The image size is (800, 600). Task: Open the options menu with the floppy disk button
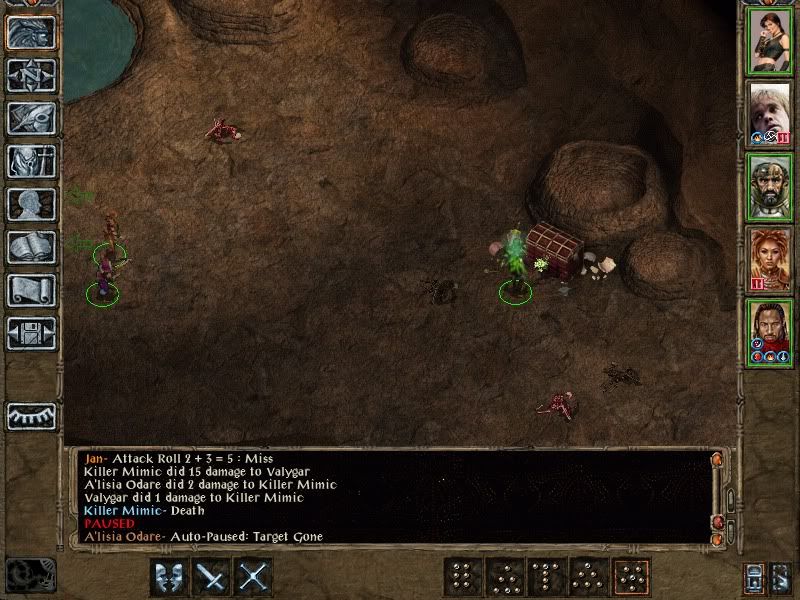coord(31,331)
